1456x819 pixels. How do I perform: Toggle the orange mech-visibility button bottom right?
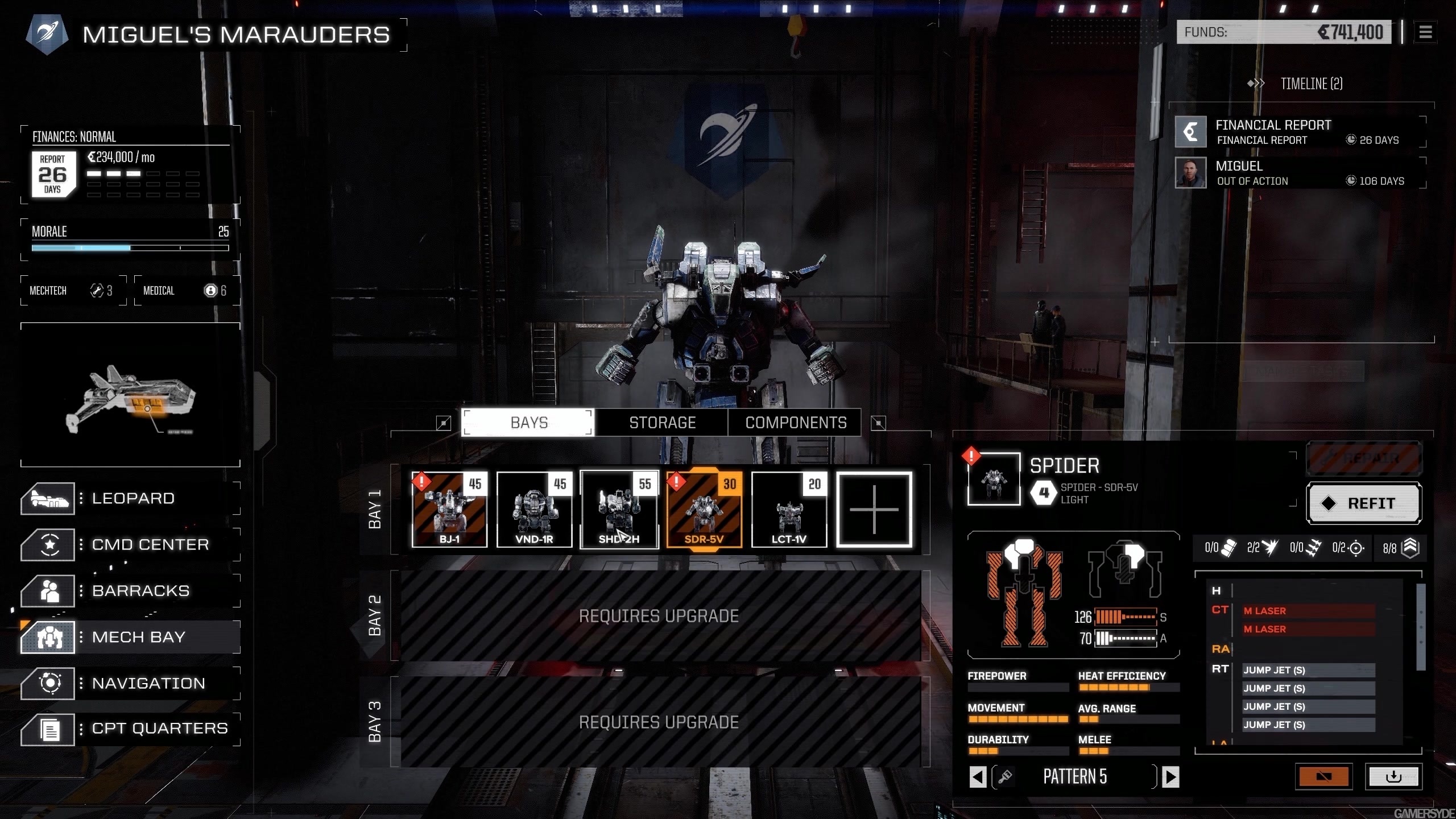tap(1324, 776)
